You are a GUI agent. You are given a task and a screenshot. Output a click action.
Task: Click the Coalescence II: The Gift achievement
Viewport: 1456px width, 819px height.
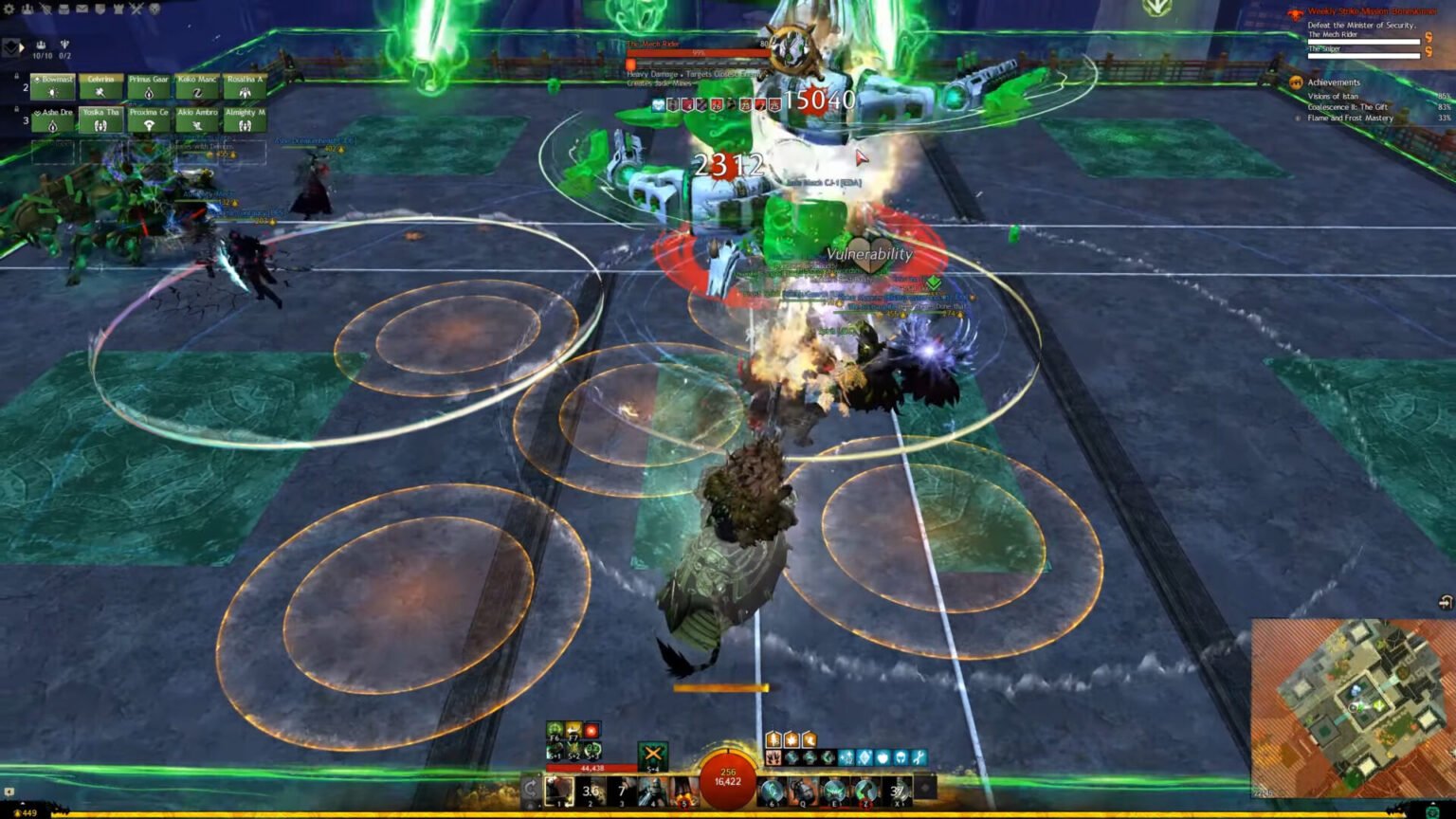[x=1347, y=107]
